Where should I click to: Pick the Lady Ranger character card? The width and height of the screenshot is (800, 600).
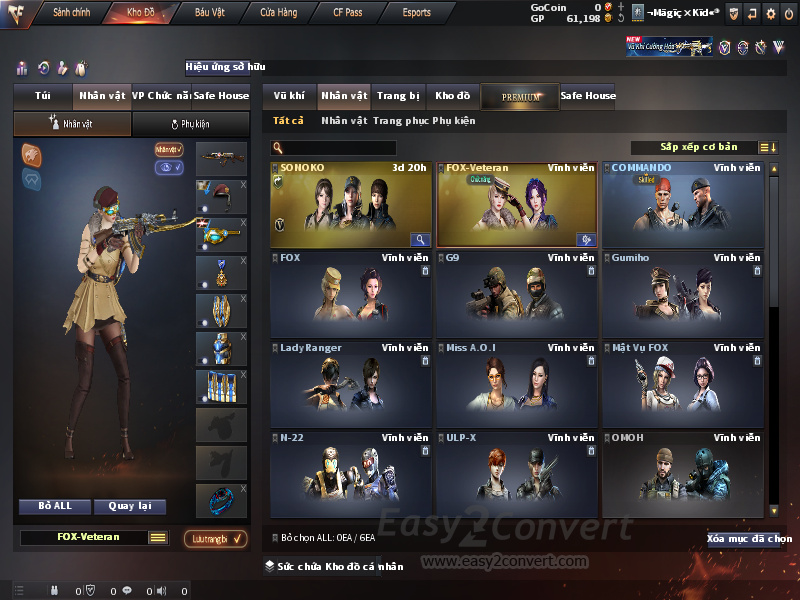coord(352,384)
